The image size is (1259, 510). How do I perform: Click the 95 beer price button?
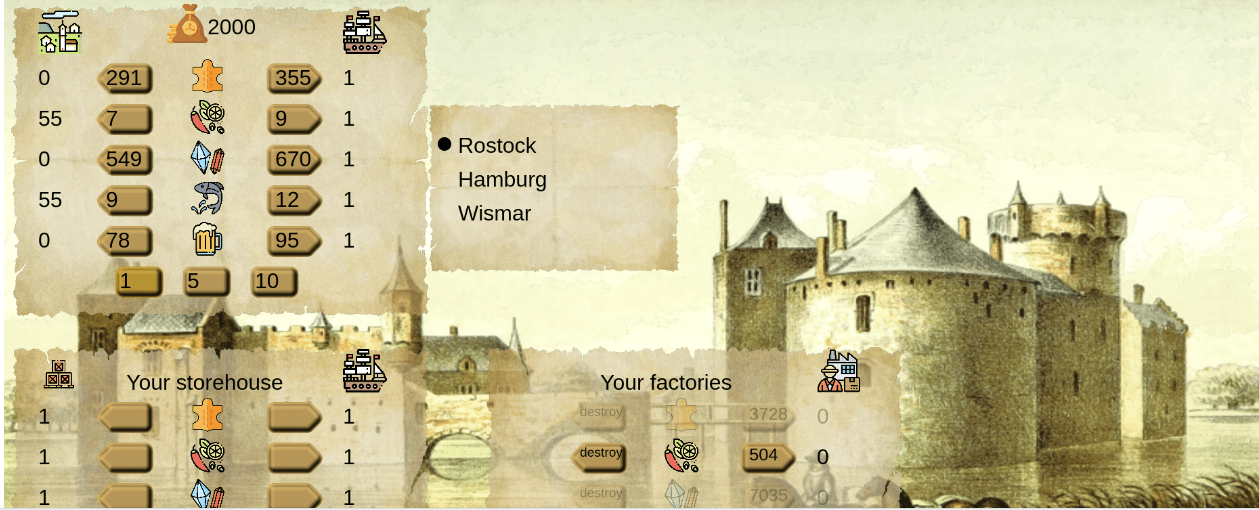[294, 241]
